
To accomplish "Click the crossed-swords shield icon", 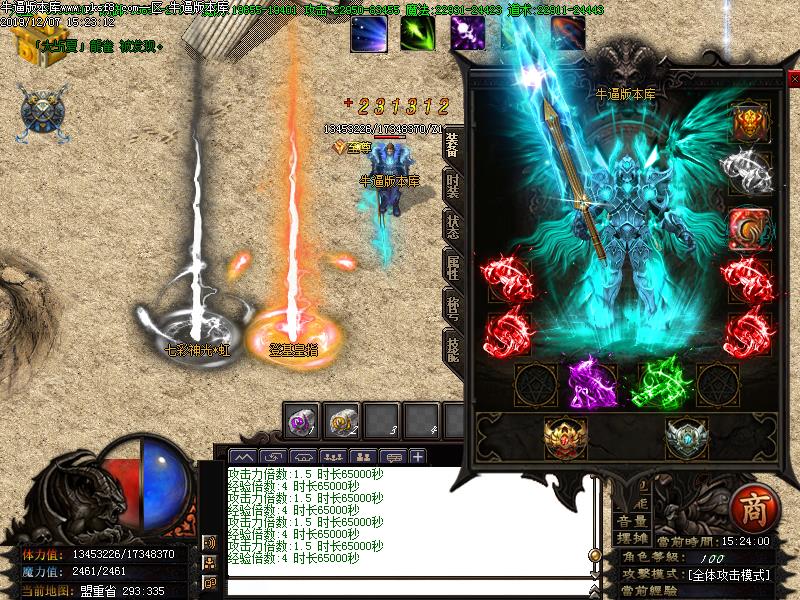I will tap(43, 110).
